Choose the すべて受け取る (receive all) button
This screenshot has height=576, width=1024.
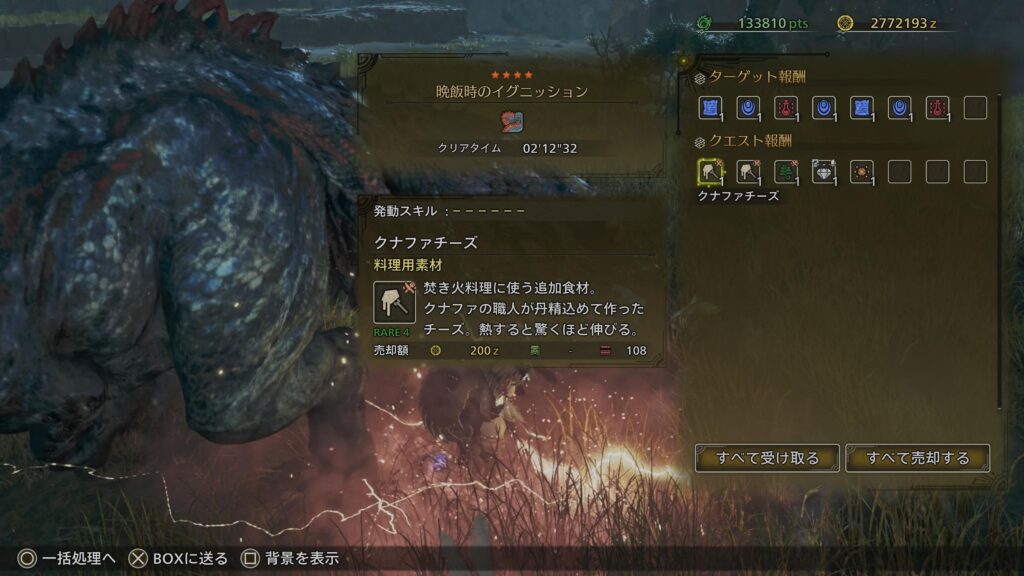pyautogui.click(x=767, y=458)
